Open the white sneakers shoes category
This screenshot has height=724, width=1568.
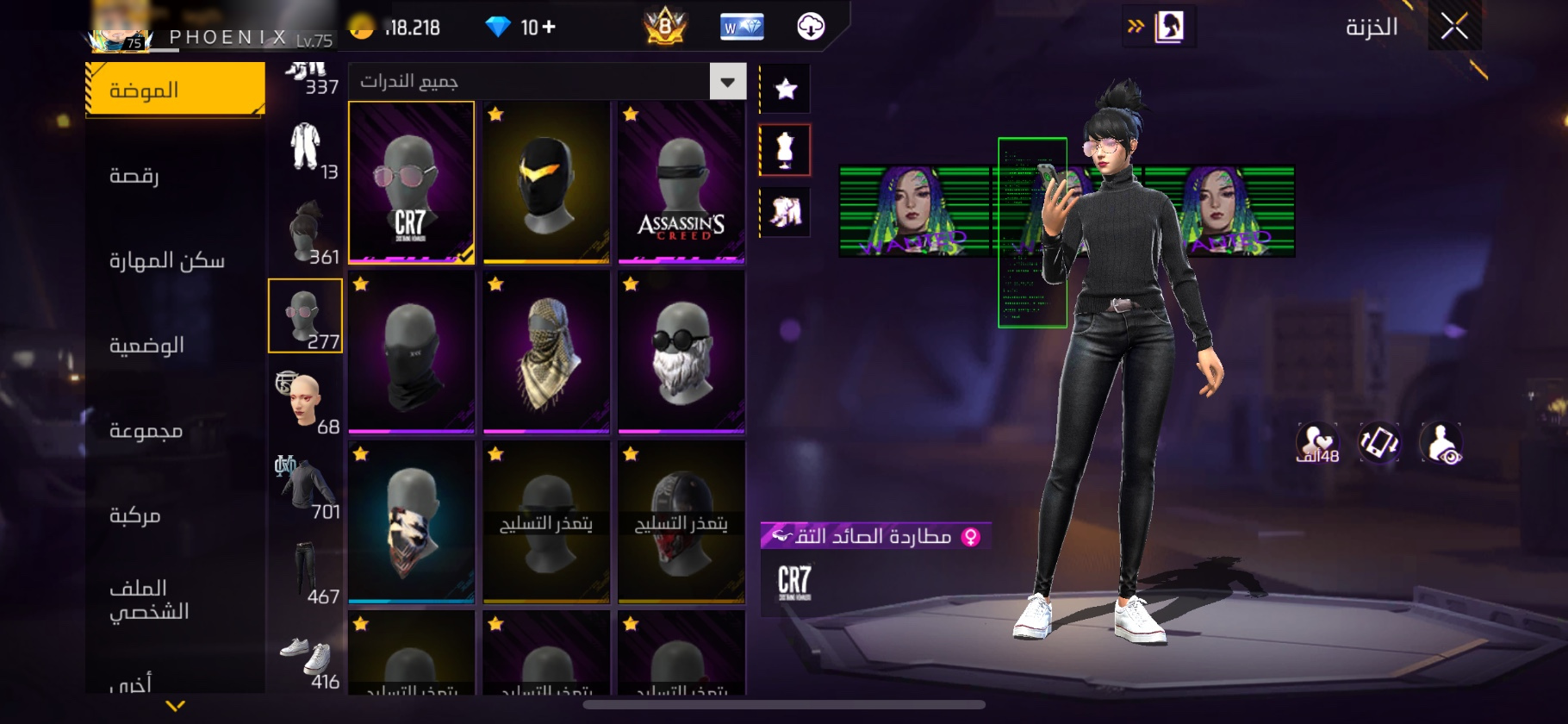pyautogui.click(x=306, y=659)
